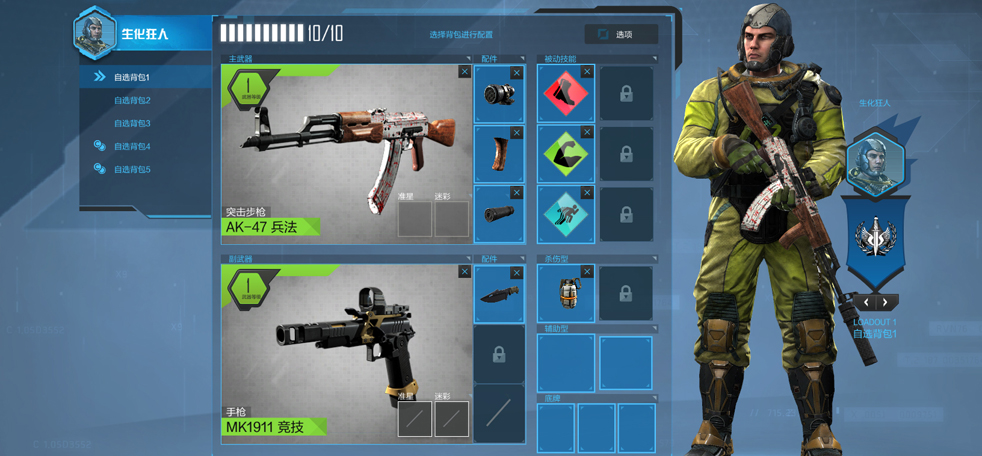Switch to loadout 自选背包3
The height and width of the screenshot is (456, 982).
coord(131,123)
